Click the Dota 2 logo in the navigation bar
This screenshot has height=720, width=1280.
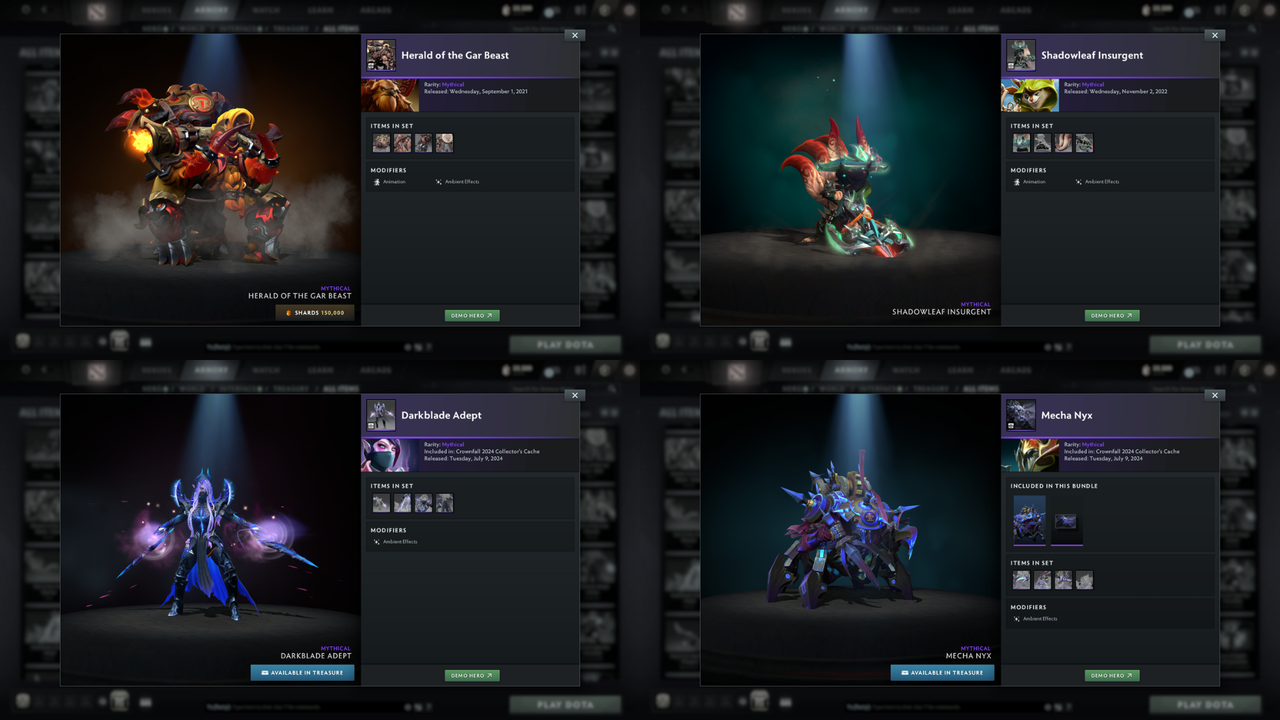pyautogui.click(x=96, y=9)
